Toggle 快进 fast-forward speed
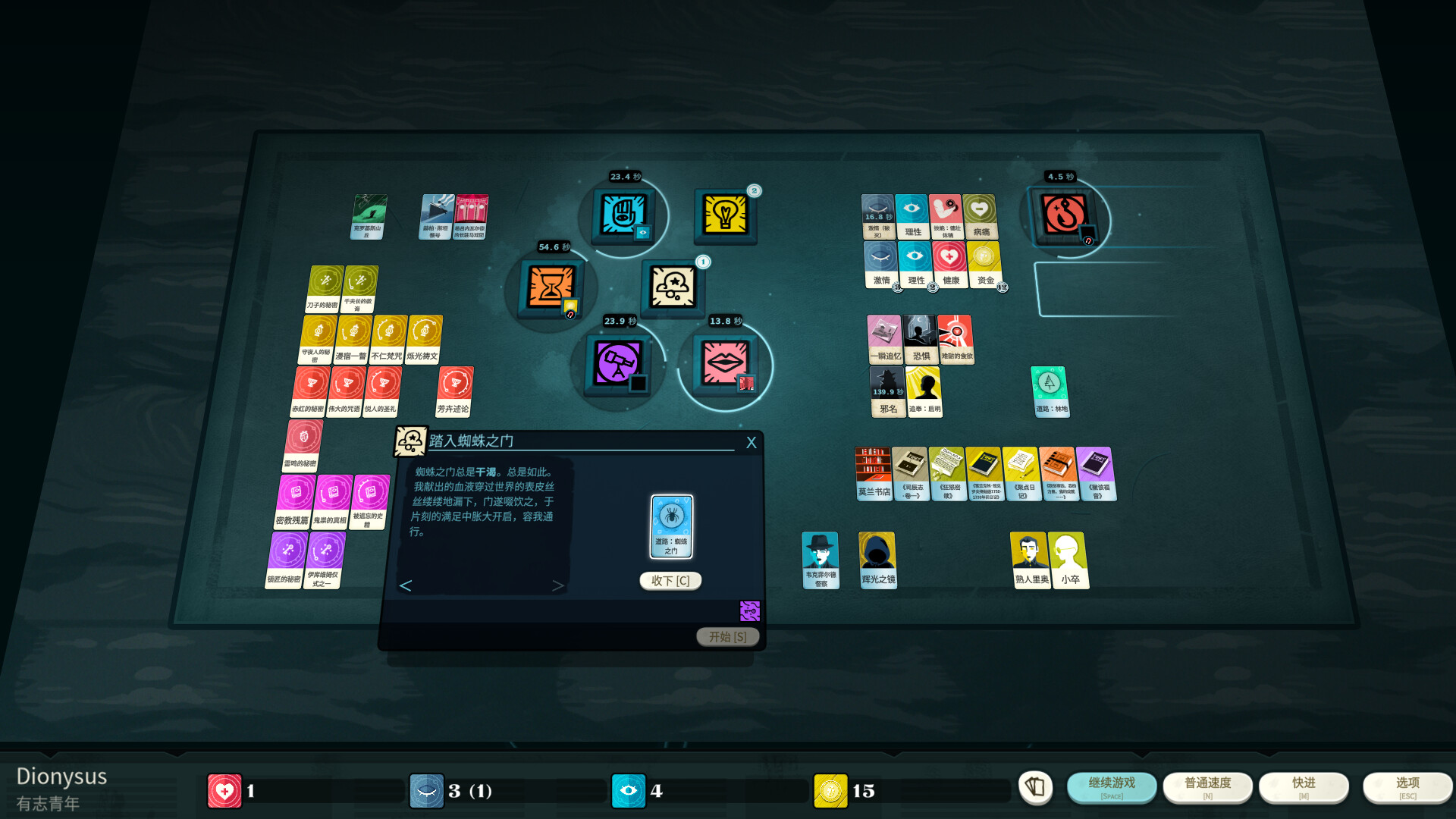The height and width of the screenshot is (819, 1456). [1304, 787]
